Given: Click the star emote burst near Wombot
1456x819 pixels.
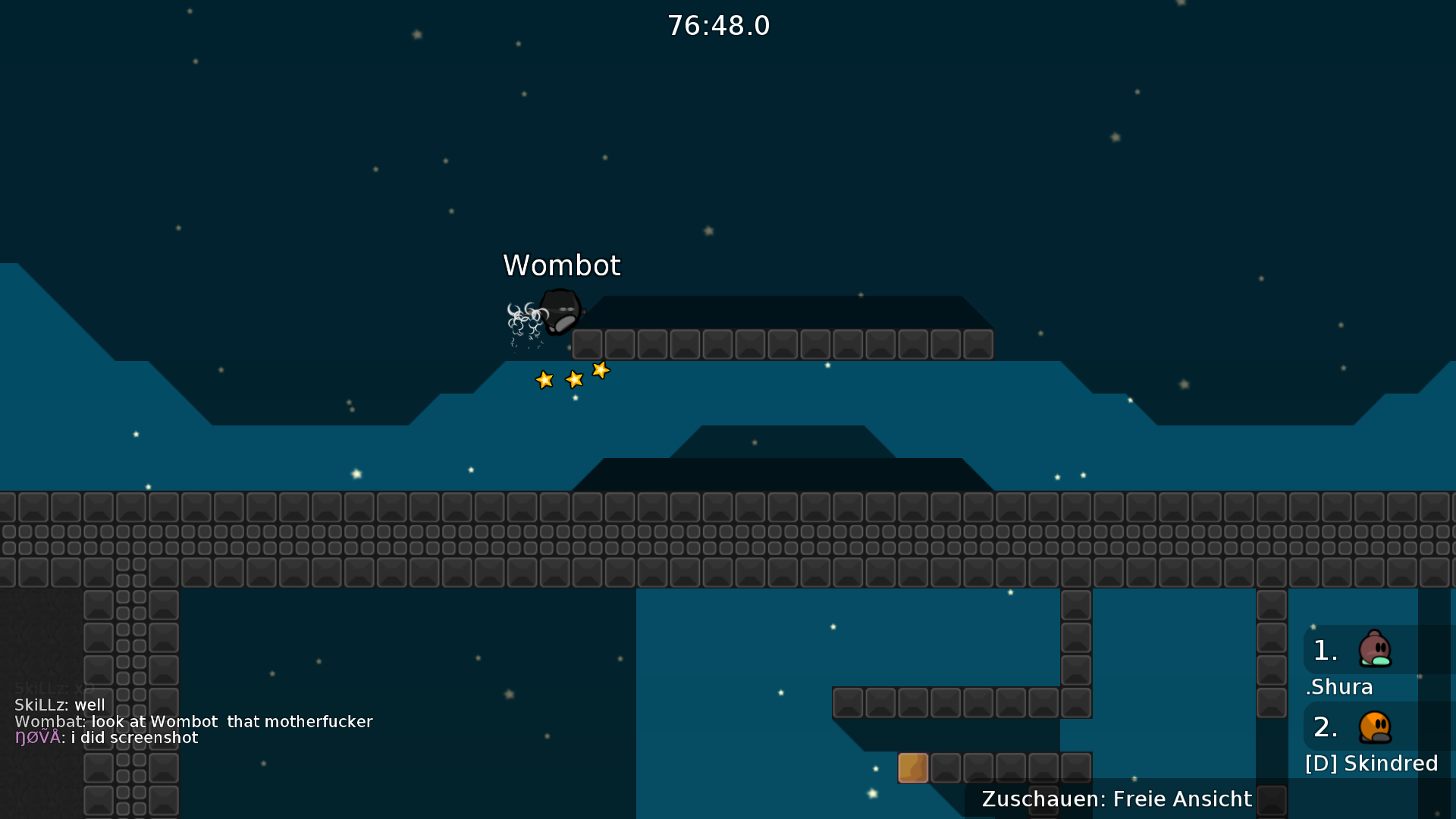Looking at the screenshot, I should pos(573,375).
